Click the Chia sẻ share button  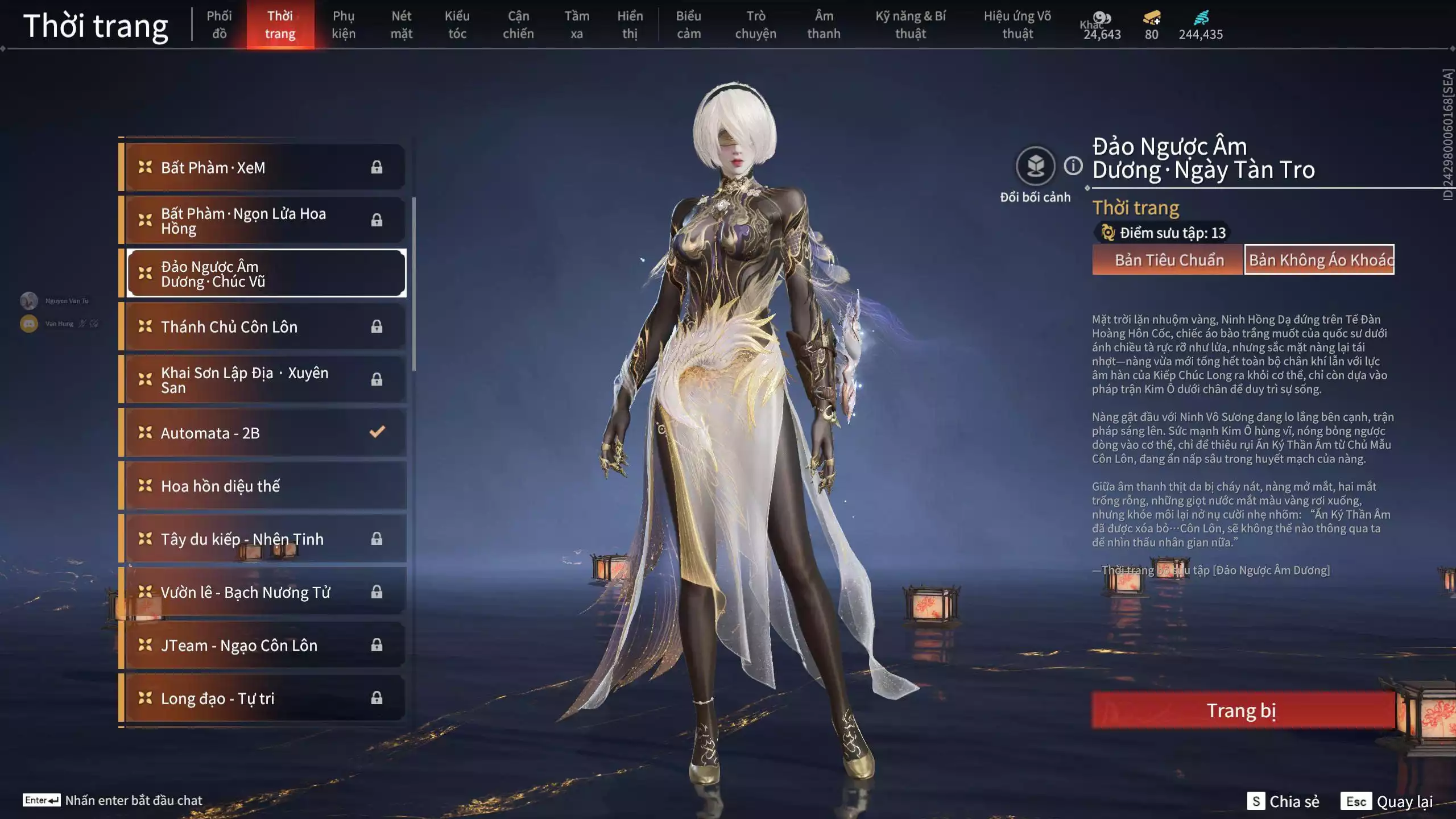(1284, 801)
